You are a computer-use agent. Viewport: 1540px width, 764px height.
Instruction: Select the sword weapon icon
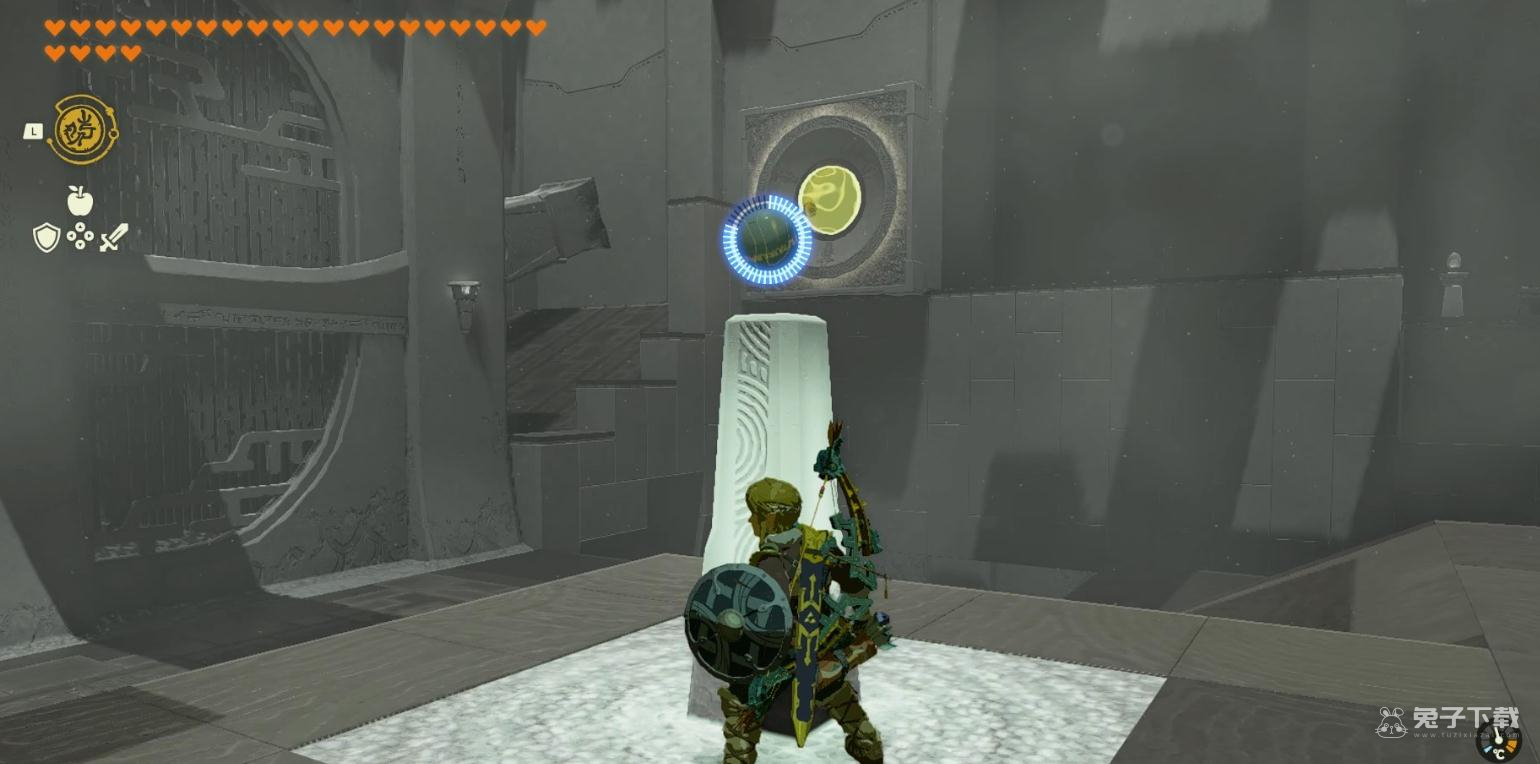(113, 237)
